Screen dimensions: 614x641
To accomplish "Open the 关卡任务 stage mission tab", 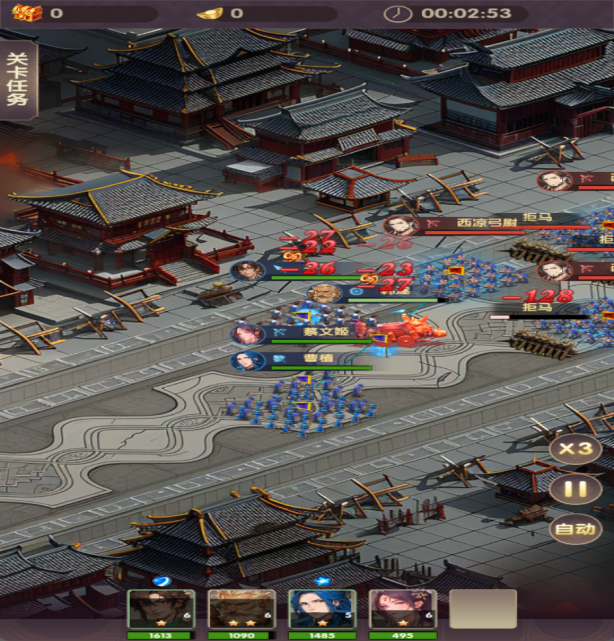I will pos(17,84).
